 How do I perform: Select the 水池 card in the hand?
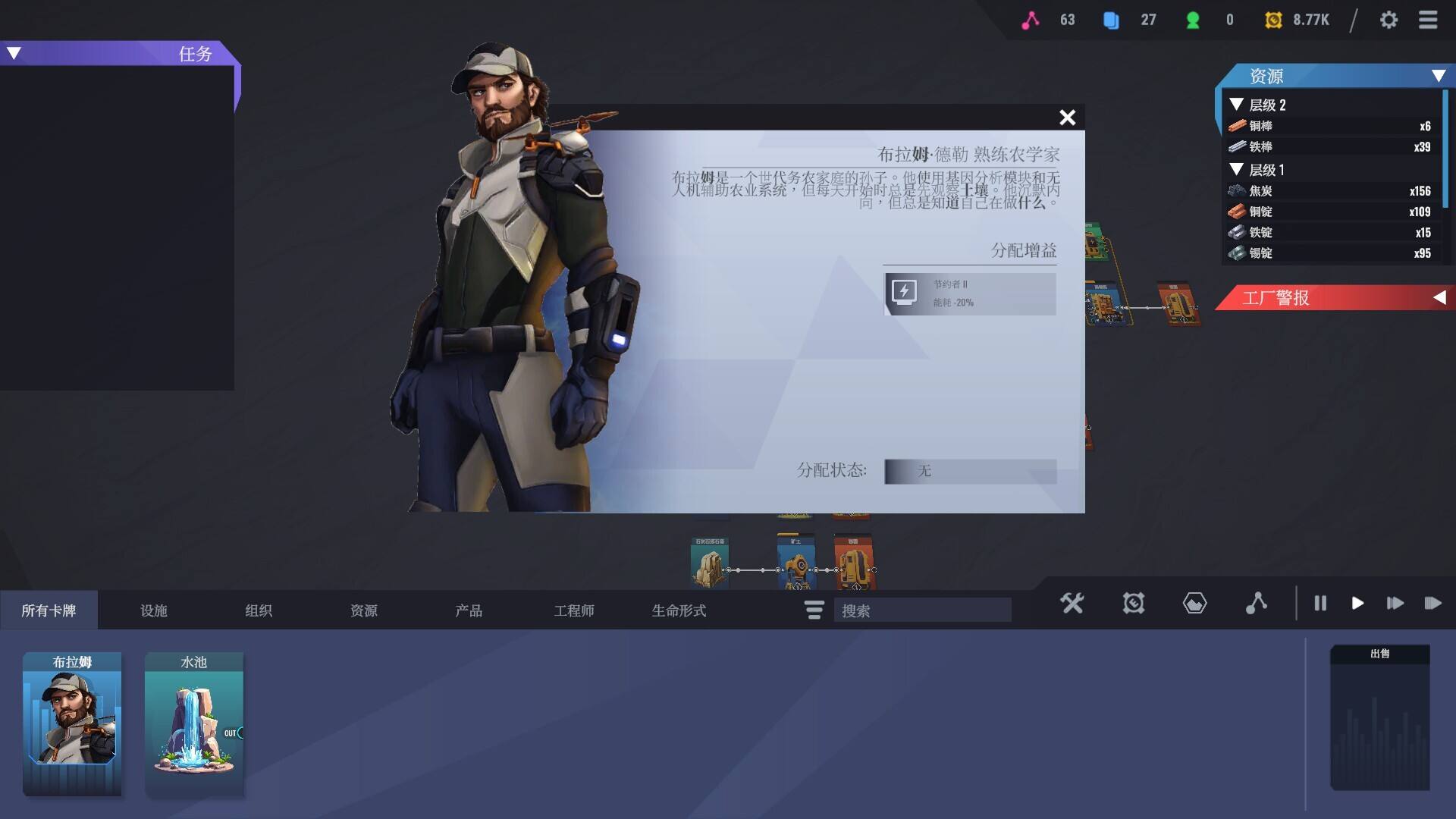(194, 720)
